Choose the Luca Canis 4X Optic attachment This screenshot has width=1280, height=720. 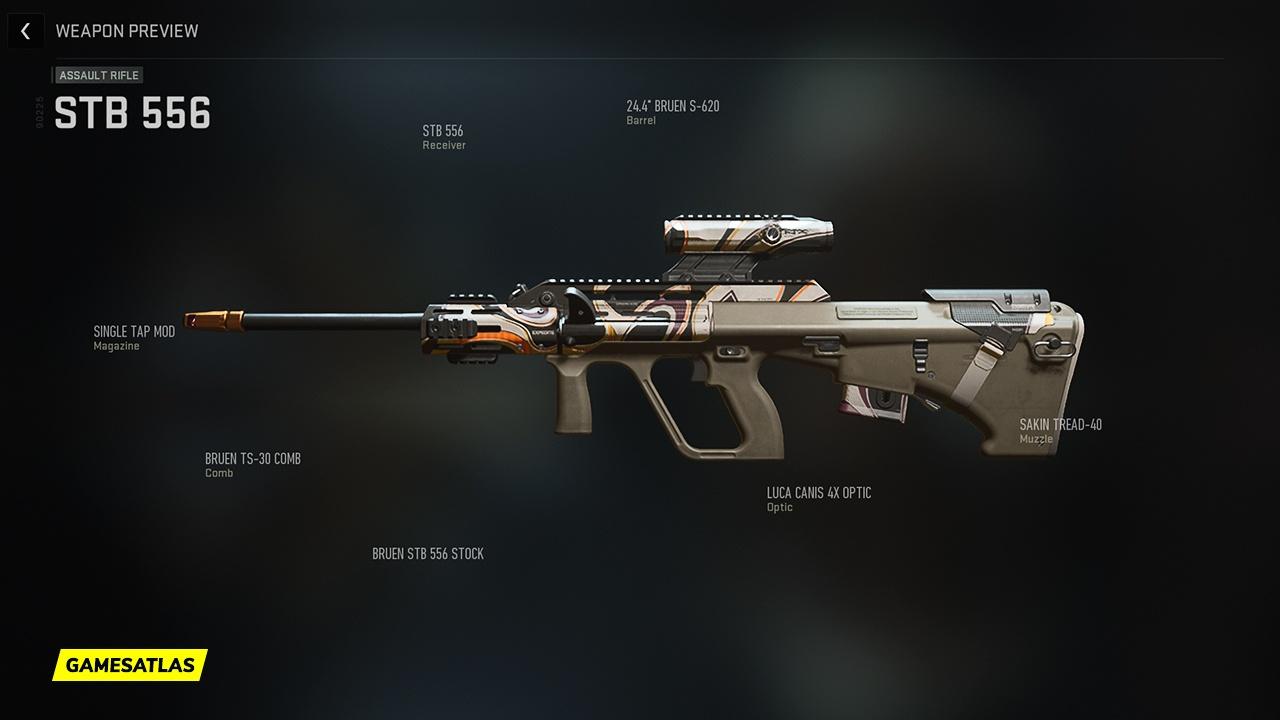[818, 499]
